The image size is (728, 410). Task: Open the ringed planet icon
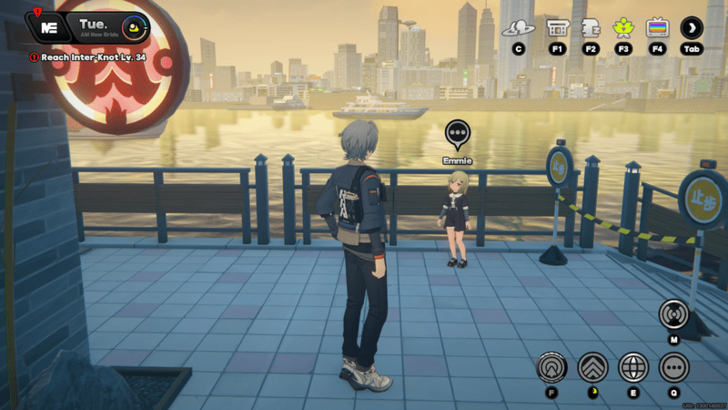click(518, 28)
